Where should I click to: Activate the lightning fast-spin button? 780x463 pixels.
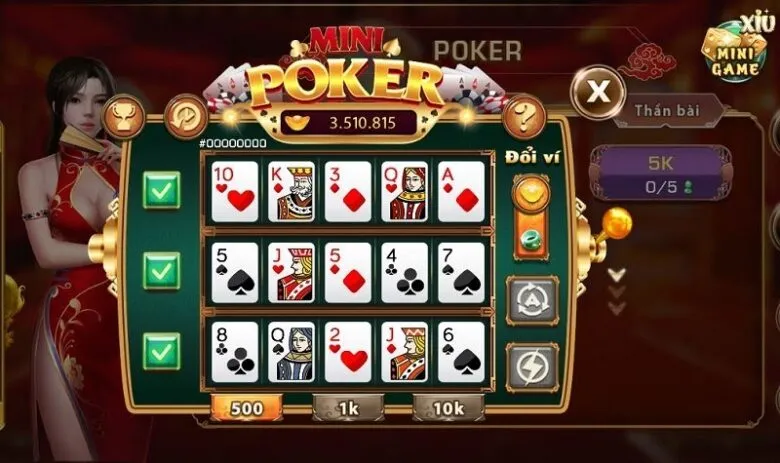531,366
